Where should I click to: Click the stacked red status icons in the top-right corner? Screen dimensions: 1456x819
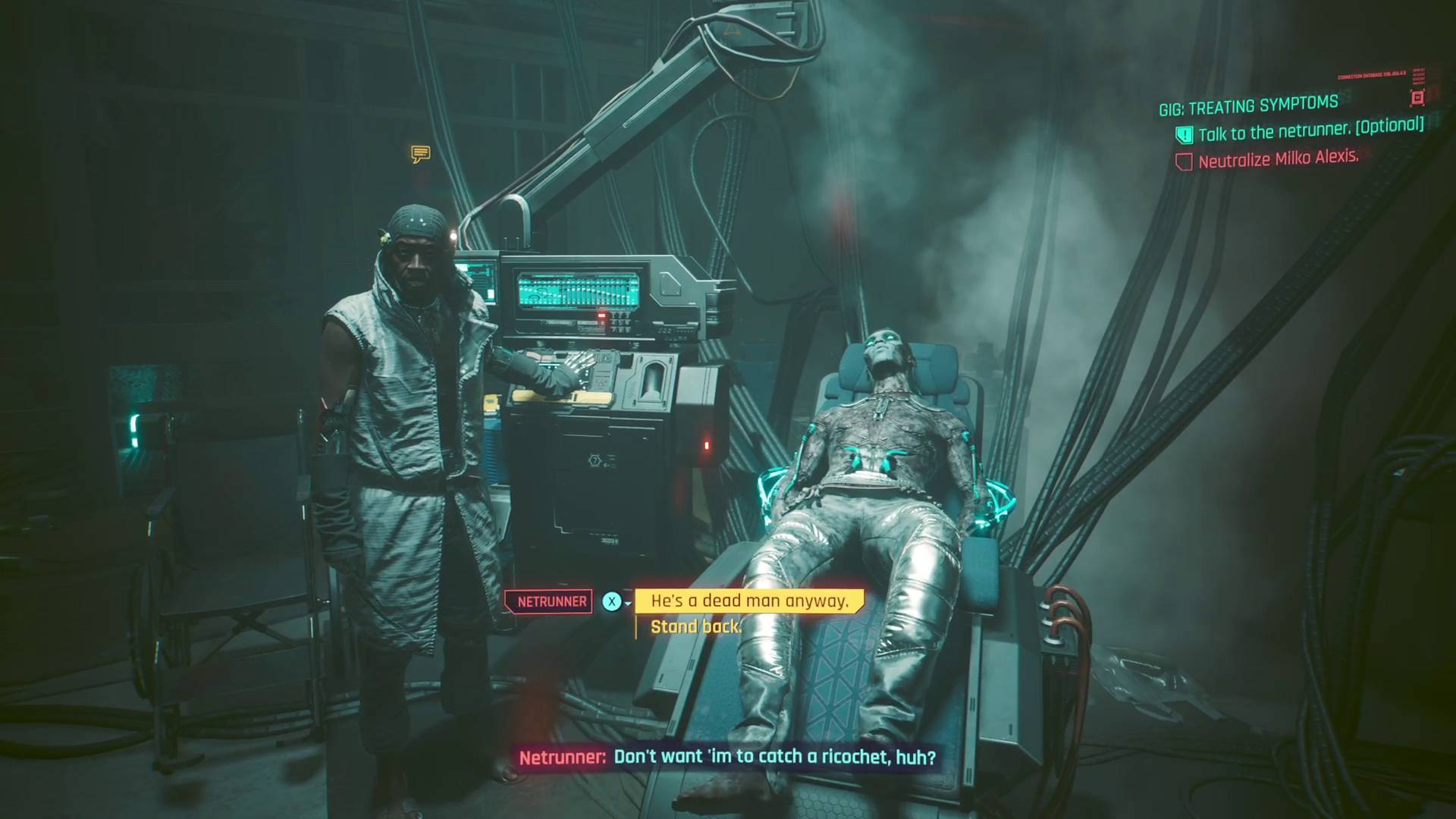[x=1419, y=77]
